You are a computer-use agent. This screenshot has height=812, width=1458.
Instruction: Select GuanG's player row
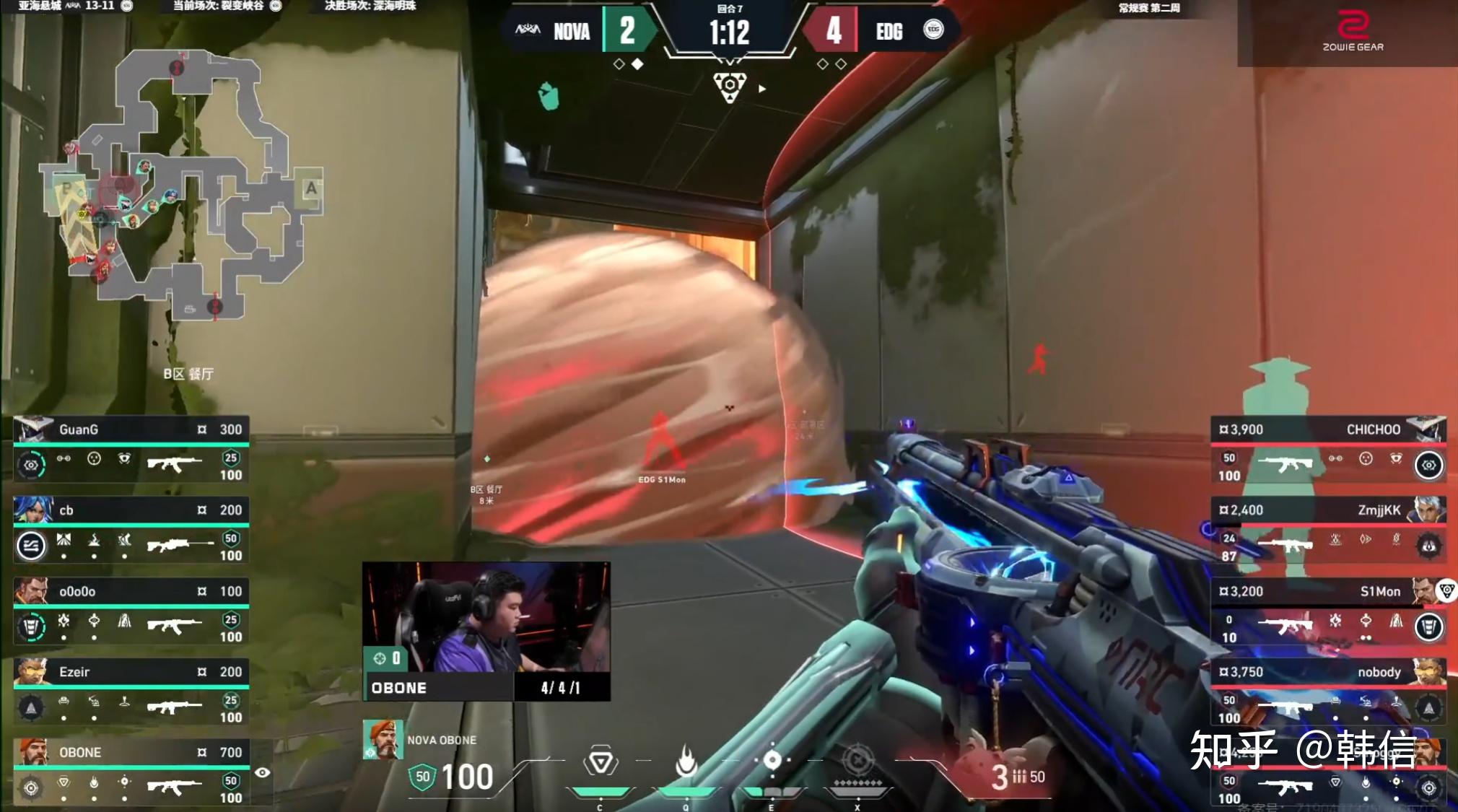131,448
